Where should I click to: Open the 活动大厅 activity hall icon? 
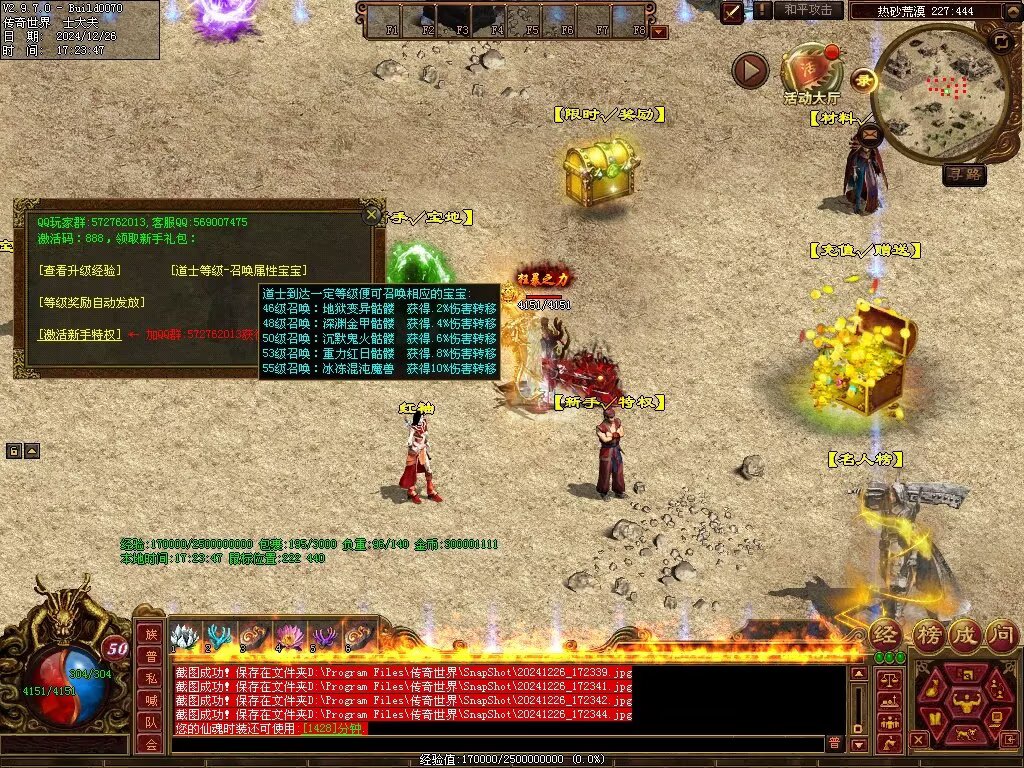[x=811, y=72]
